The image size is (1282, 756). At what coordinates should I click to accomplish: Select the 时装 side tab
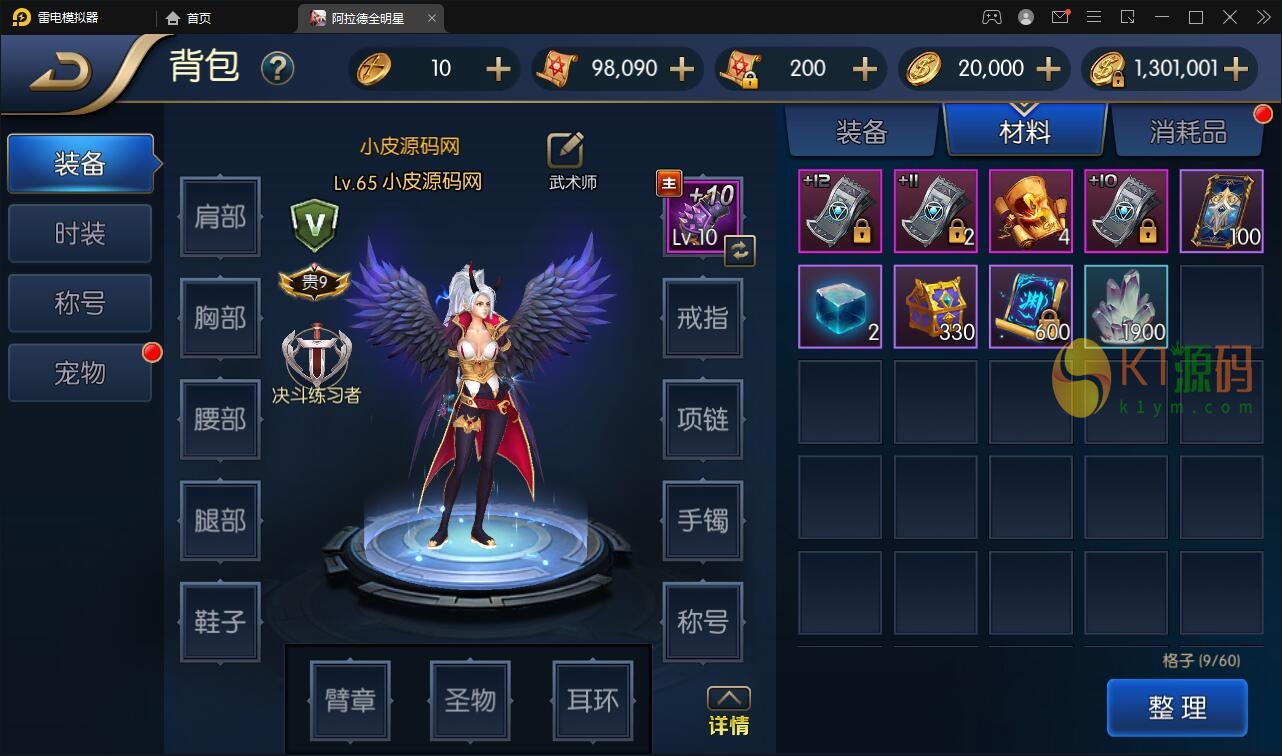click(x=80, y=234)
